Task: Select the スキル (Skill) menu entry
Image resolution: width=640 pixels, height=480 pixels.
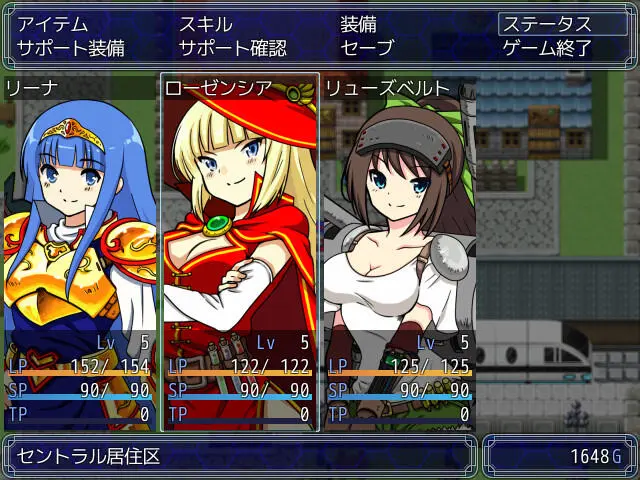Action: 205,24
